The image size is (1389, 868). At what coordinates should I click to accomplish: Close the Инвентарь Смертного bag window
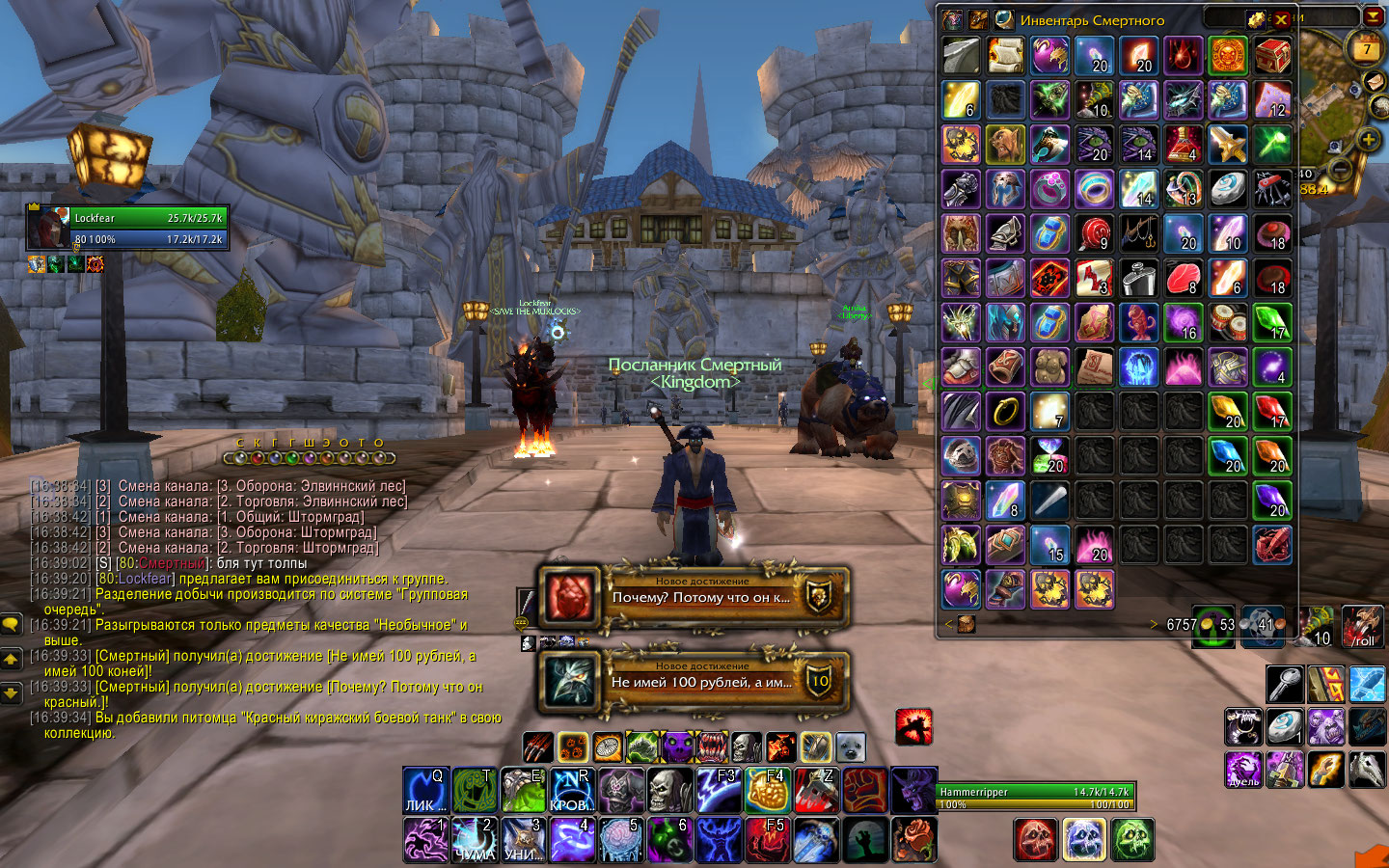1281,19
